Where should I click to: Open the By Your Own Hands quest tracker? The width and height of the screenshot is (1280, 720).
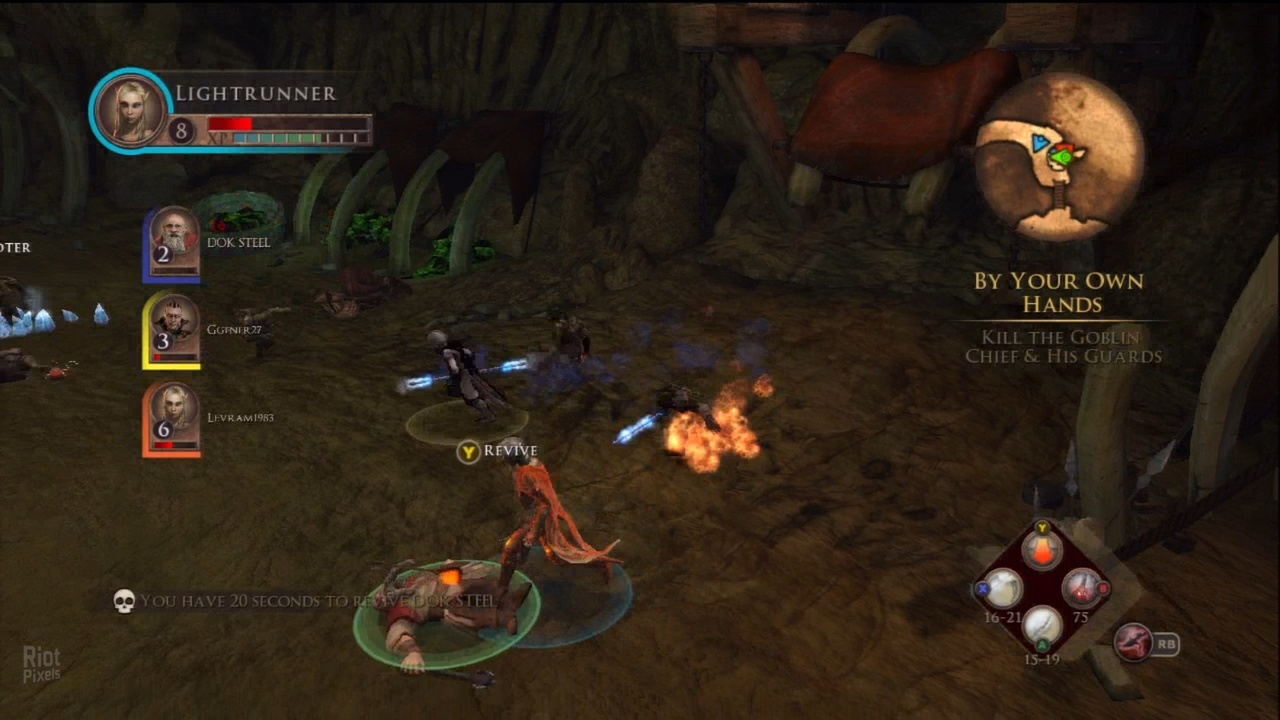1058,292
